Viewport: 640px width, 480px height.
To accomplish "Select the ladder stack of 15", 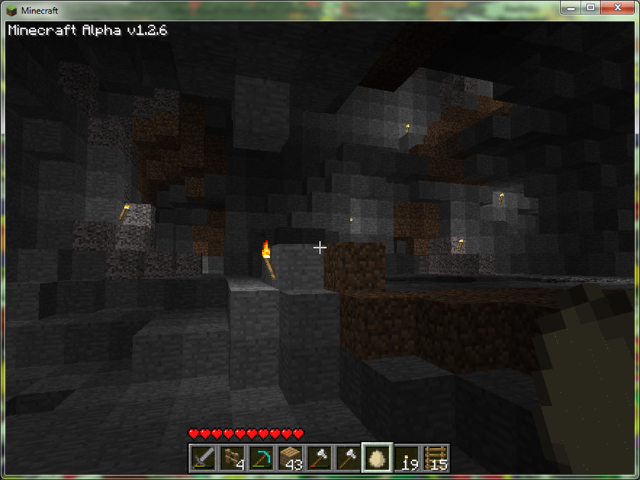I will 435,458.
